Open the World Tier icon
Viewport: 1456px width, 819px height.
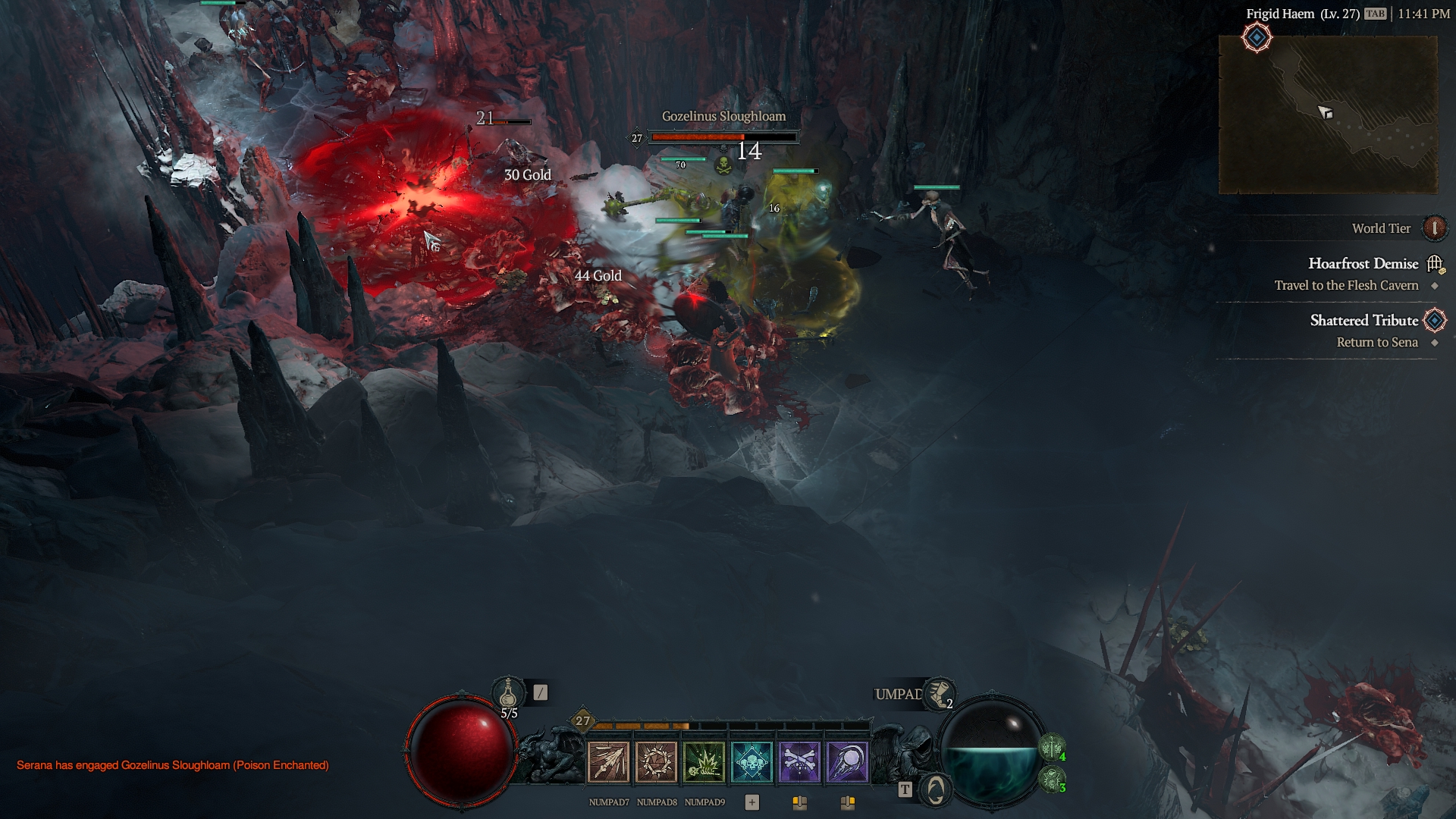[x=1434, y=228]
